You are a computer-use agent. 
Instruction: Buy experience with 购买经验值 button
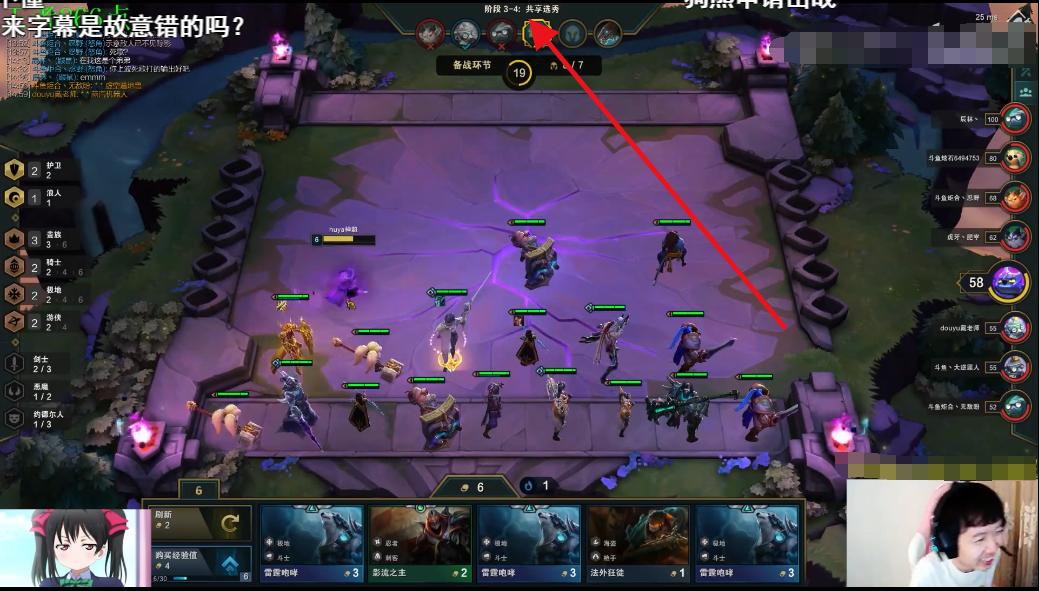(196, 561)
